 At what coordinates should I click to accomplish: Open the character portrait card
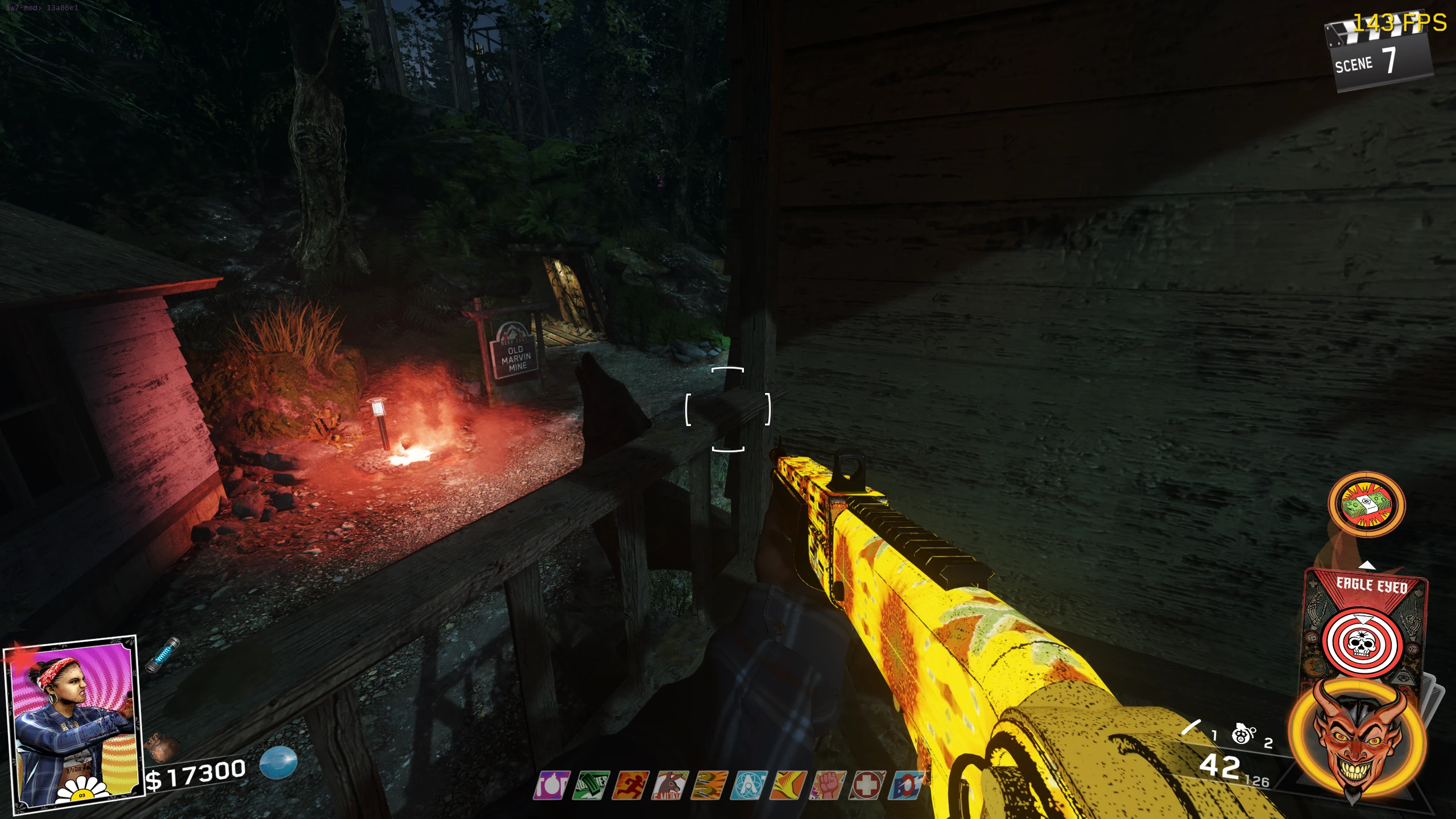[x=72, y=722]
